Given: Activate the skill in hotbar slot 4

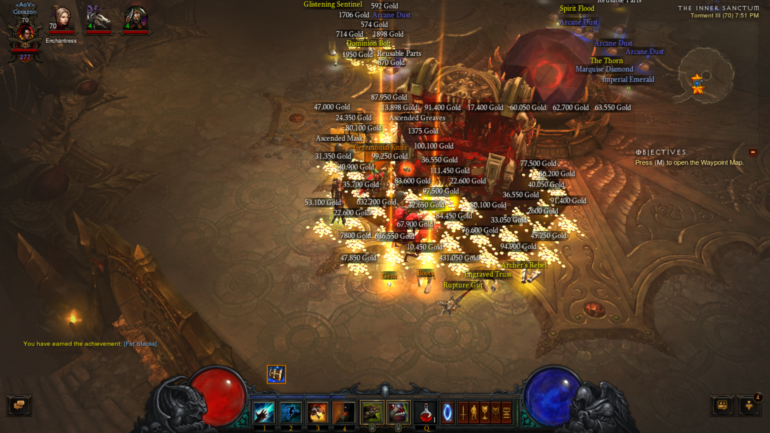Looking at the screenshot, I should (343, 411).
